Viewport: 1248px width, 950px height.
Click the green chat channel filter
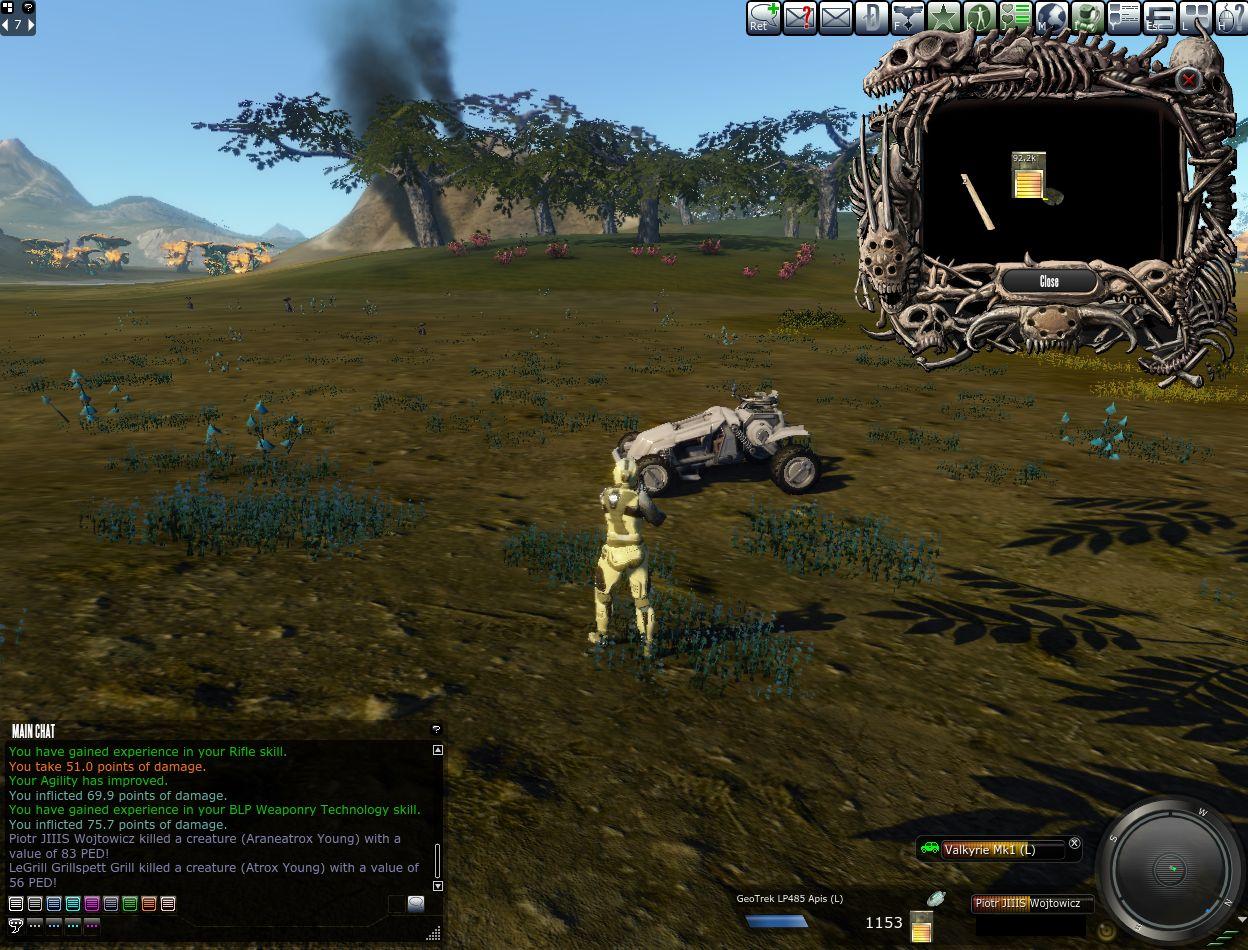point(130,904)
